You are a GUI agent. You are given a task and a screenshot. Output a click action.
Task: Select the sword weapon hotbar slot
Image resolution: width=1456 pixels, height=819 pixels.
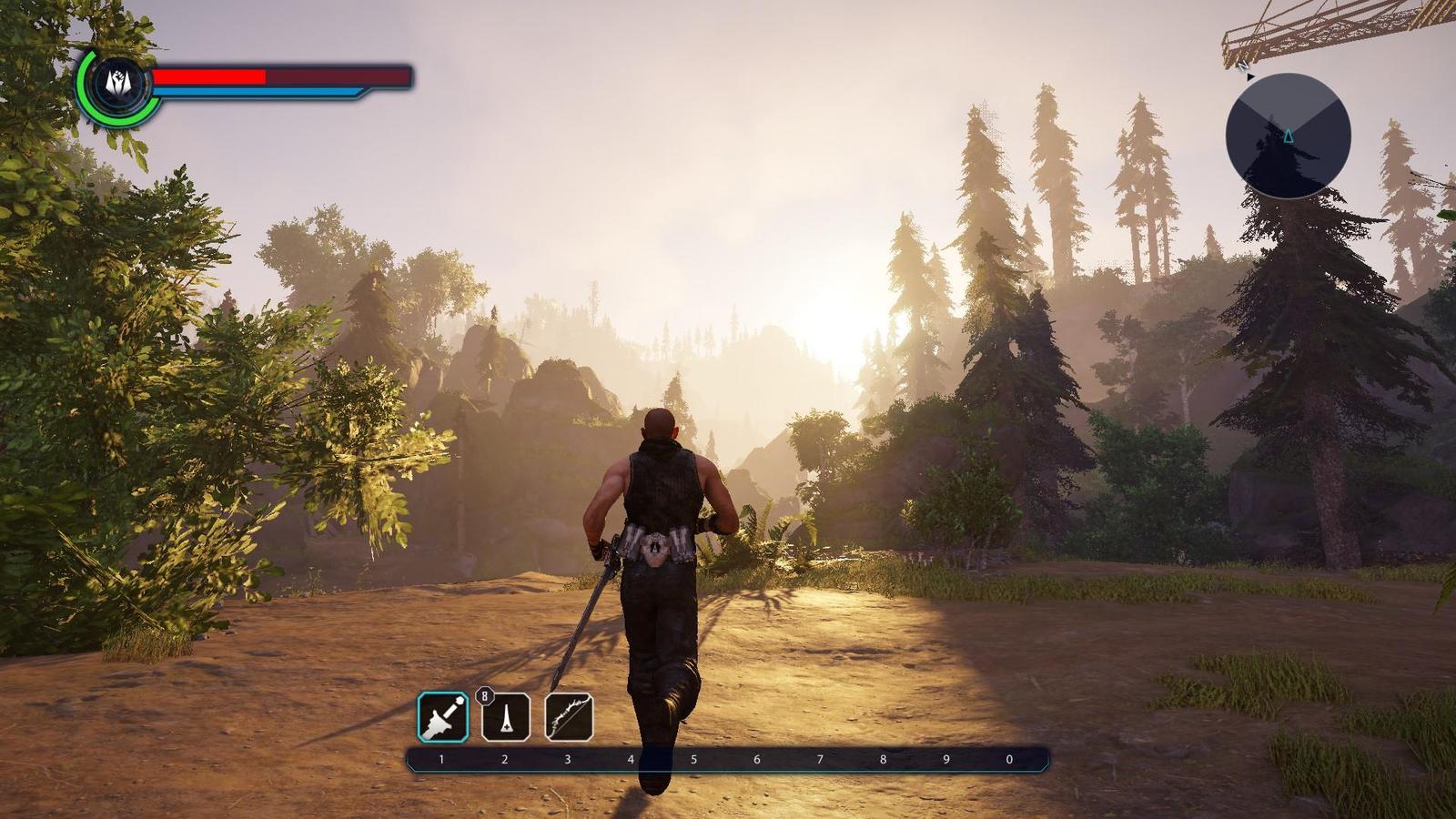[x=443, y=716]
